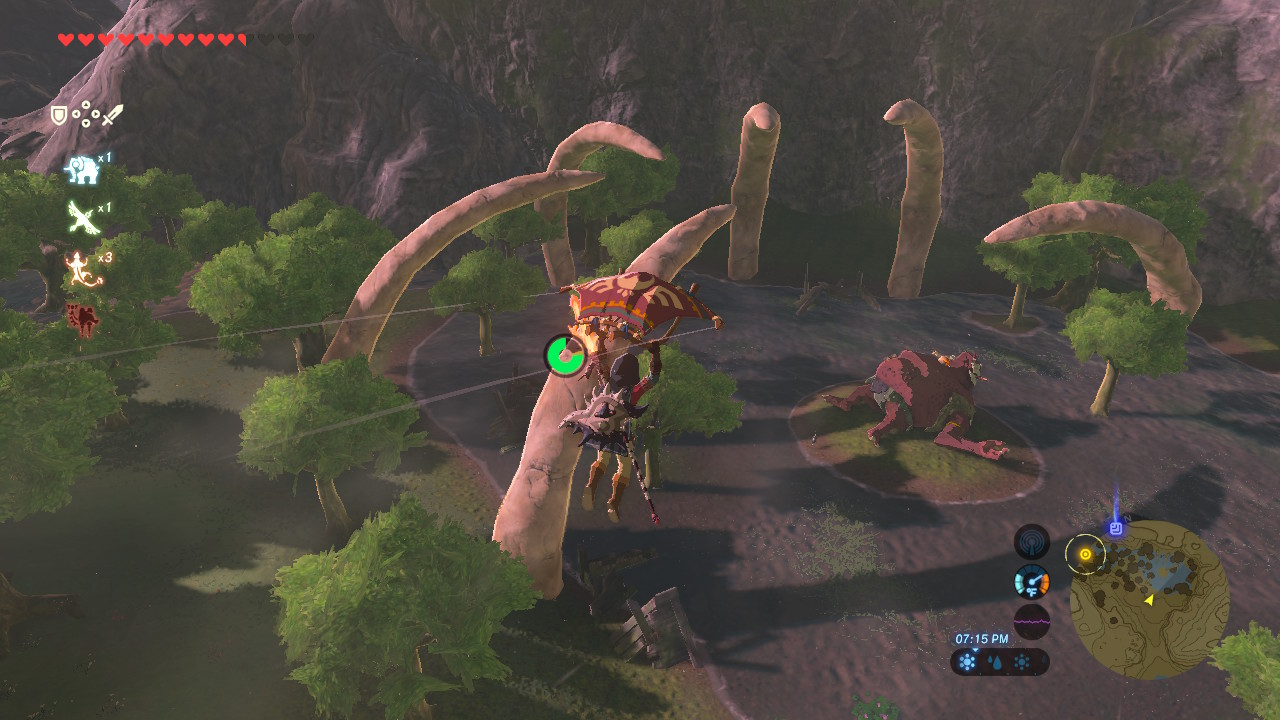Click the Sheikah Sensor signal icon
The image size is (1280, 720).
click(1031, 542)
